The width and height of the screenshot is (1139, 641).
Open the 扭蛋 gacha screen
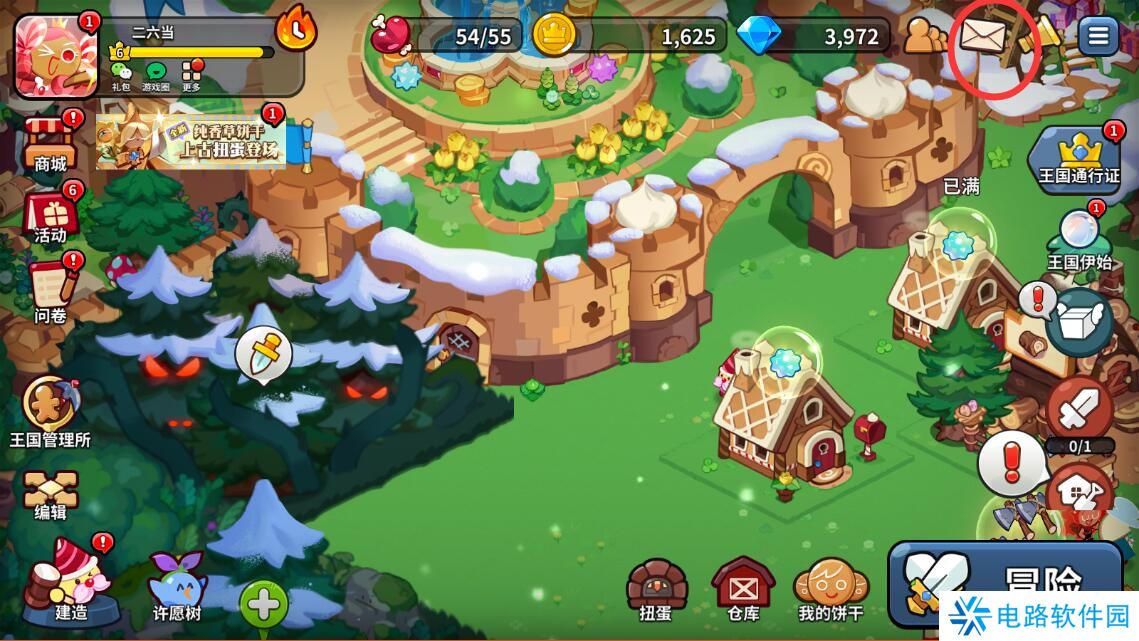656,590
